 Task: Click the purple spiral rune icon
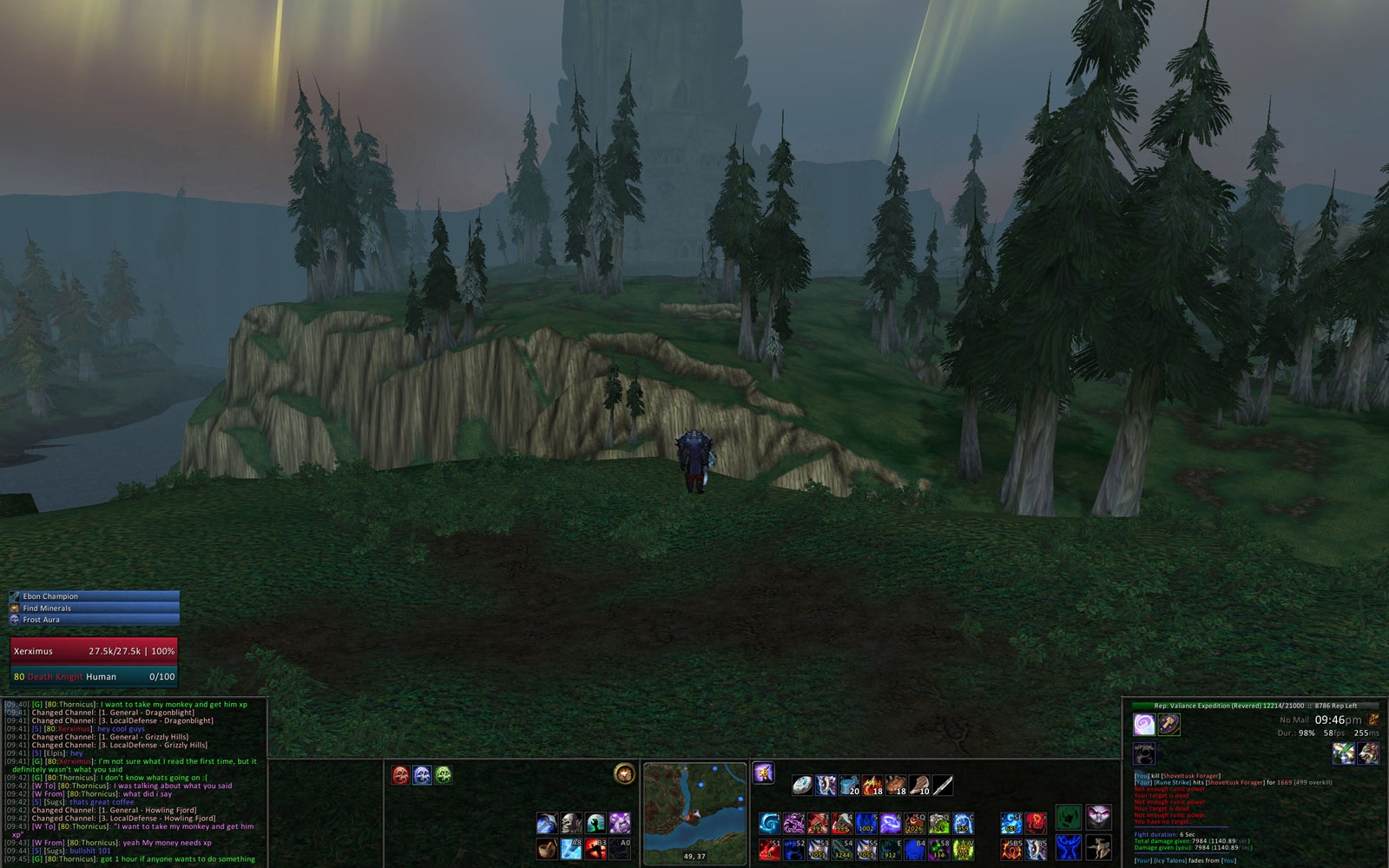coord(1144,724)
